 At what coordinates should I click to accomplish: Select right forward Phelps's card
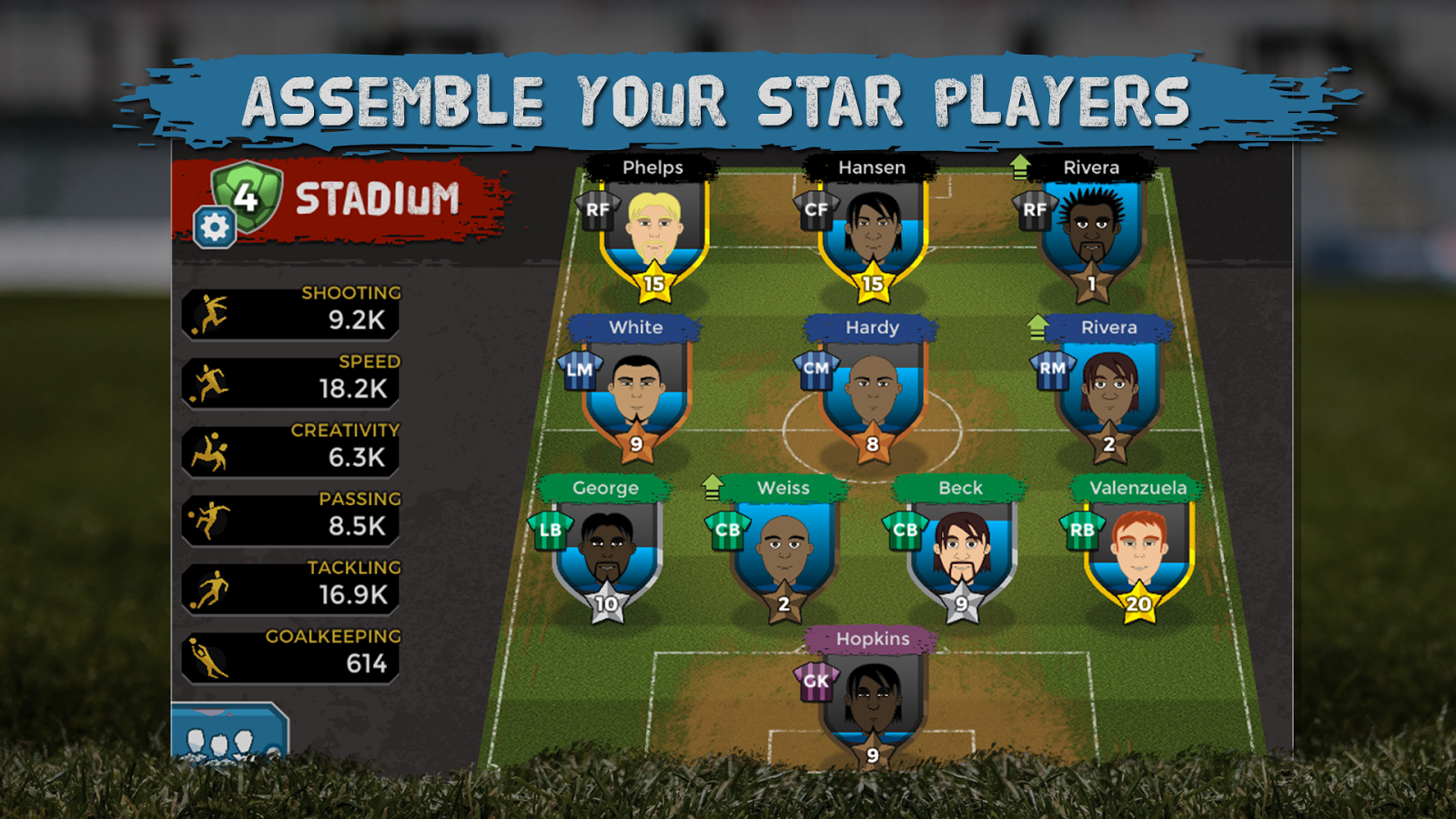coord(654,232)
